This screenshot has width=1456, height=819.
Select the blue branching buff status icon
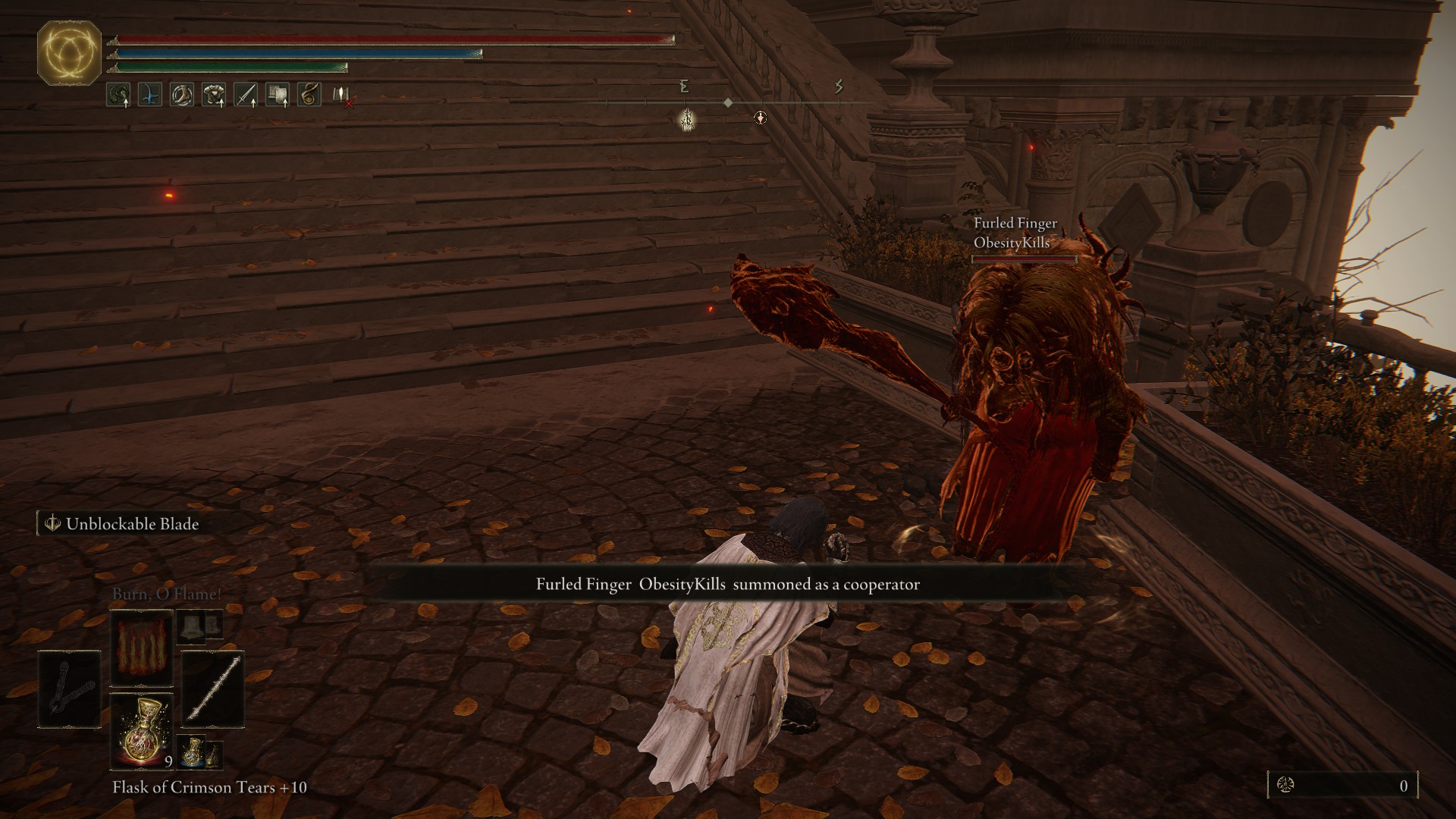point(150,95)
